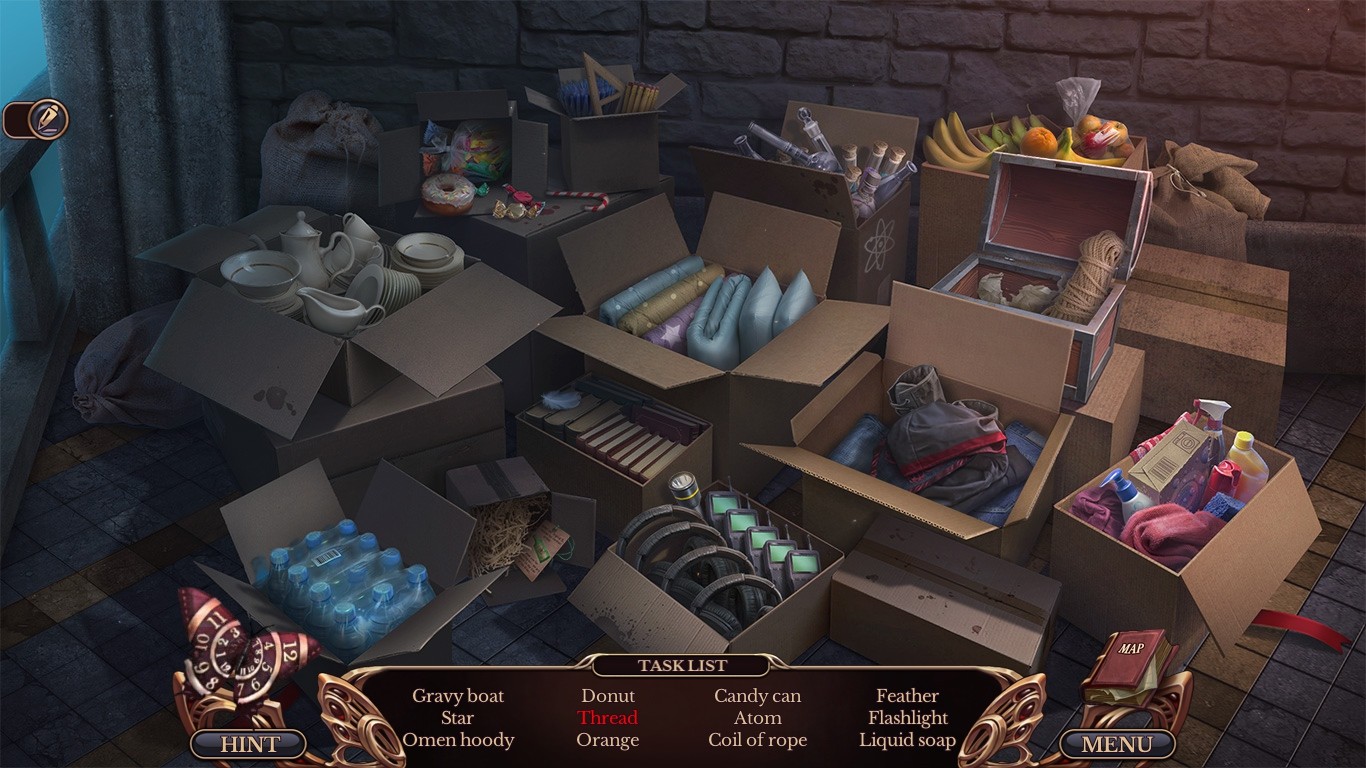
Task: Click the TASK LIST header banner
Action: pyautogui.click(x=683, y=665)
